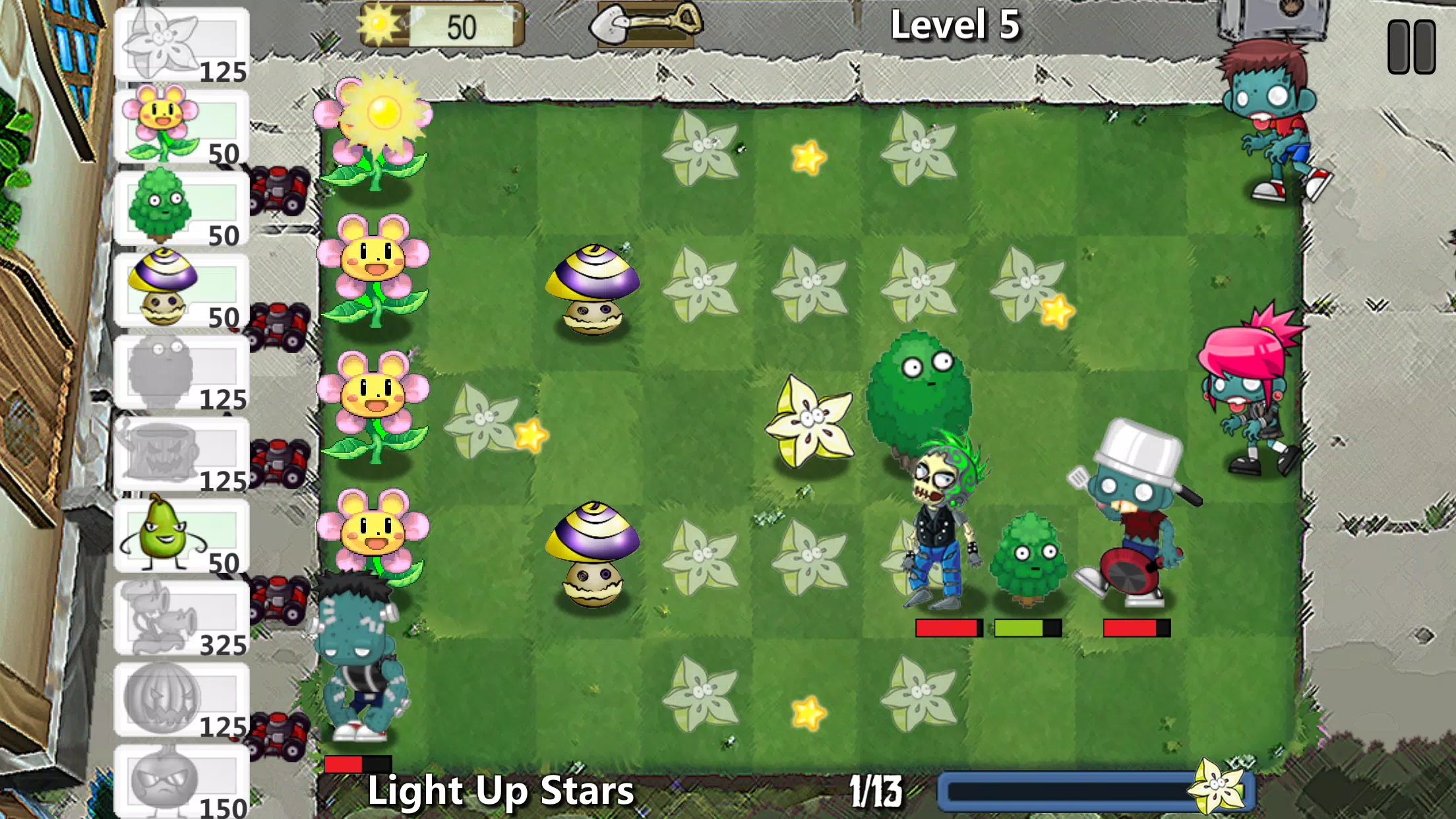Click the Level 5 title text
This screenshot has width=1456, height=819.
955,25
